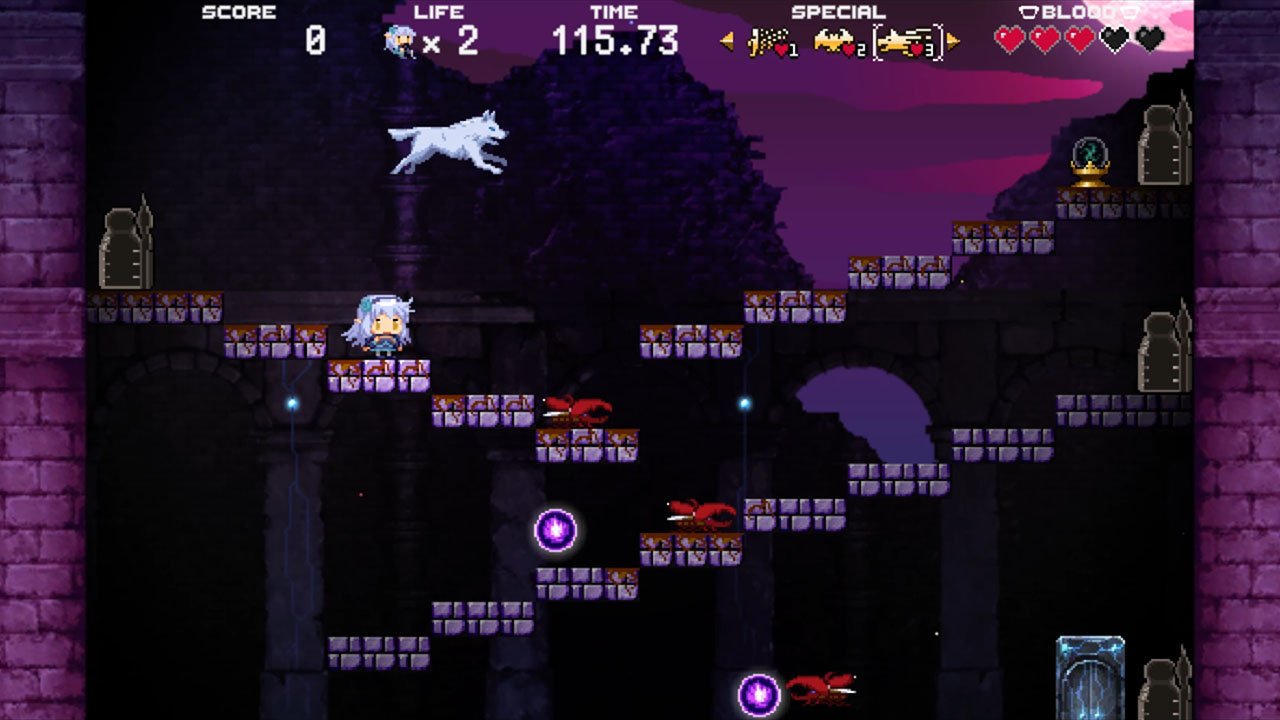Click the SPECIAL header label
The height and width of the screenshot is (720, 1280).
click(838, 12)
